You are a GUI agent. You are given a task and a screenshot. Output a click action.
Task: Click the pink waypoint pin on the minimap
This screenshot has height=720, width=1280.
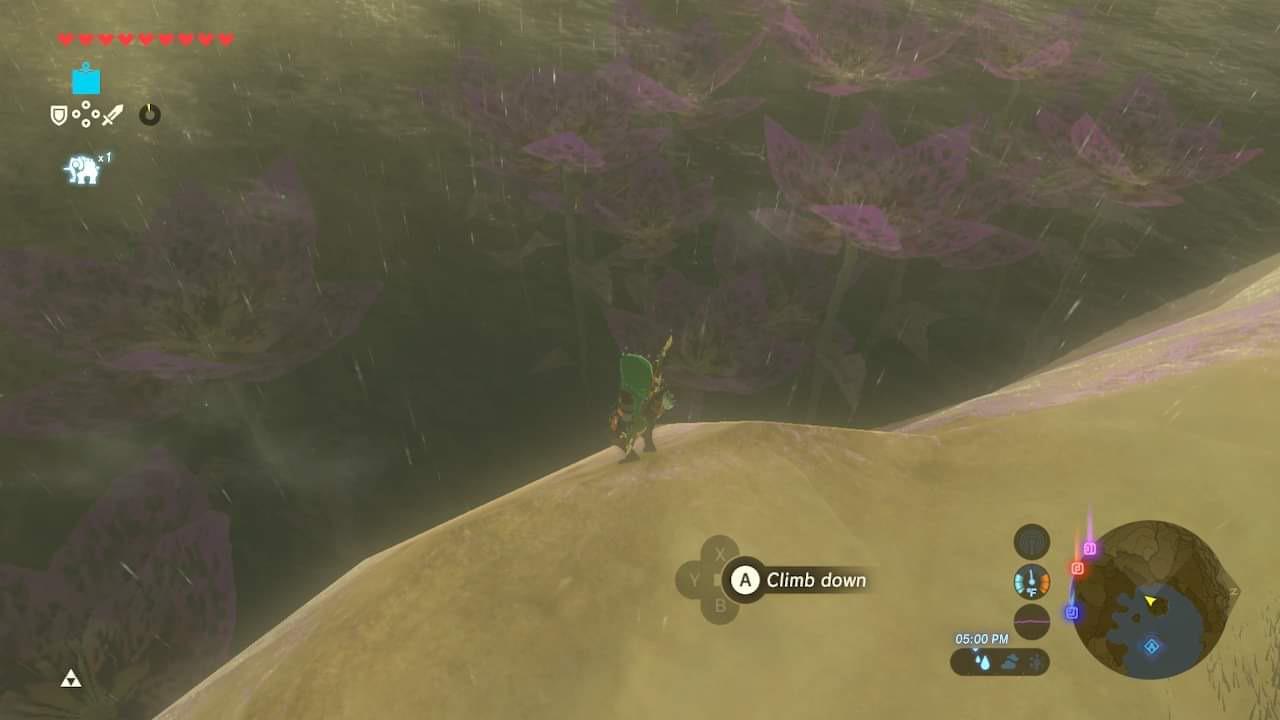pyautogui.click(x=1090, y=548)
